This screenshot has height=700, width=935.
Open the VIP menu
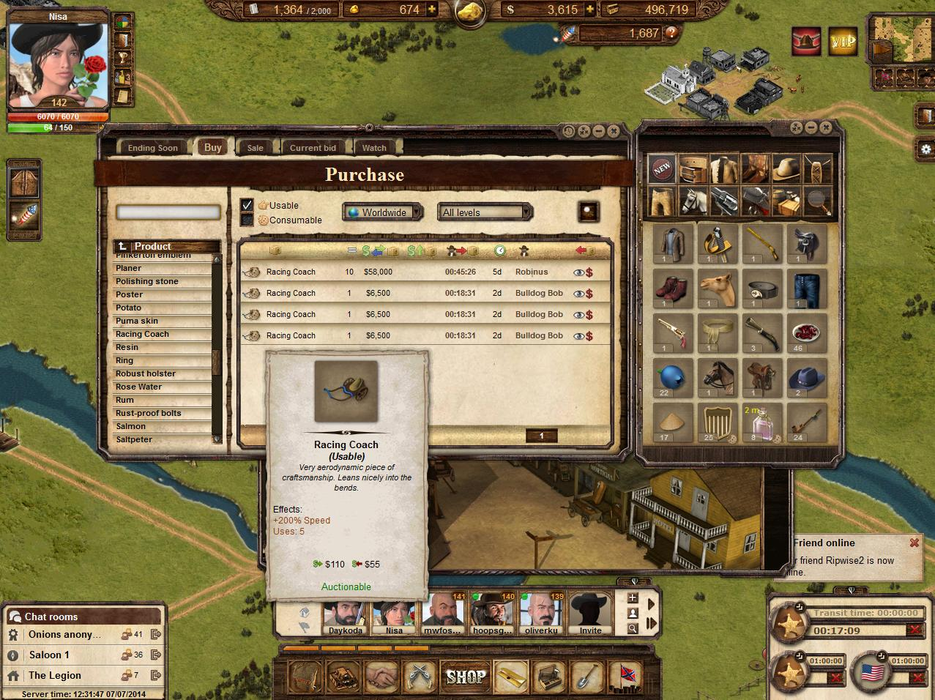click(x=843, y=41)
